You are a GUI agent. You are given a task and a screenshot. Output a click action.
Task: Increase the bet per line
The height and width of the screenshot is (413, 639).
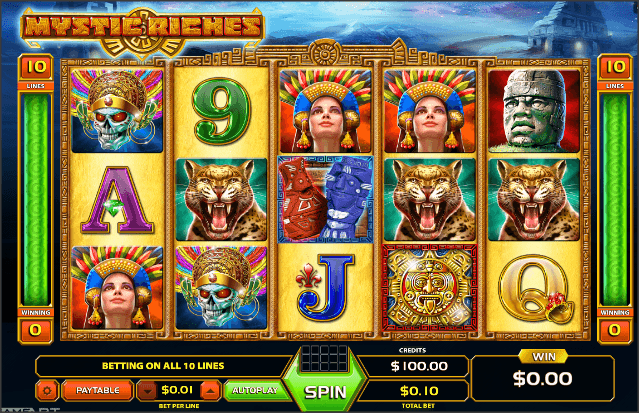pos(210,389)
